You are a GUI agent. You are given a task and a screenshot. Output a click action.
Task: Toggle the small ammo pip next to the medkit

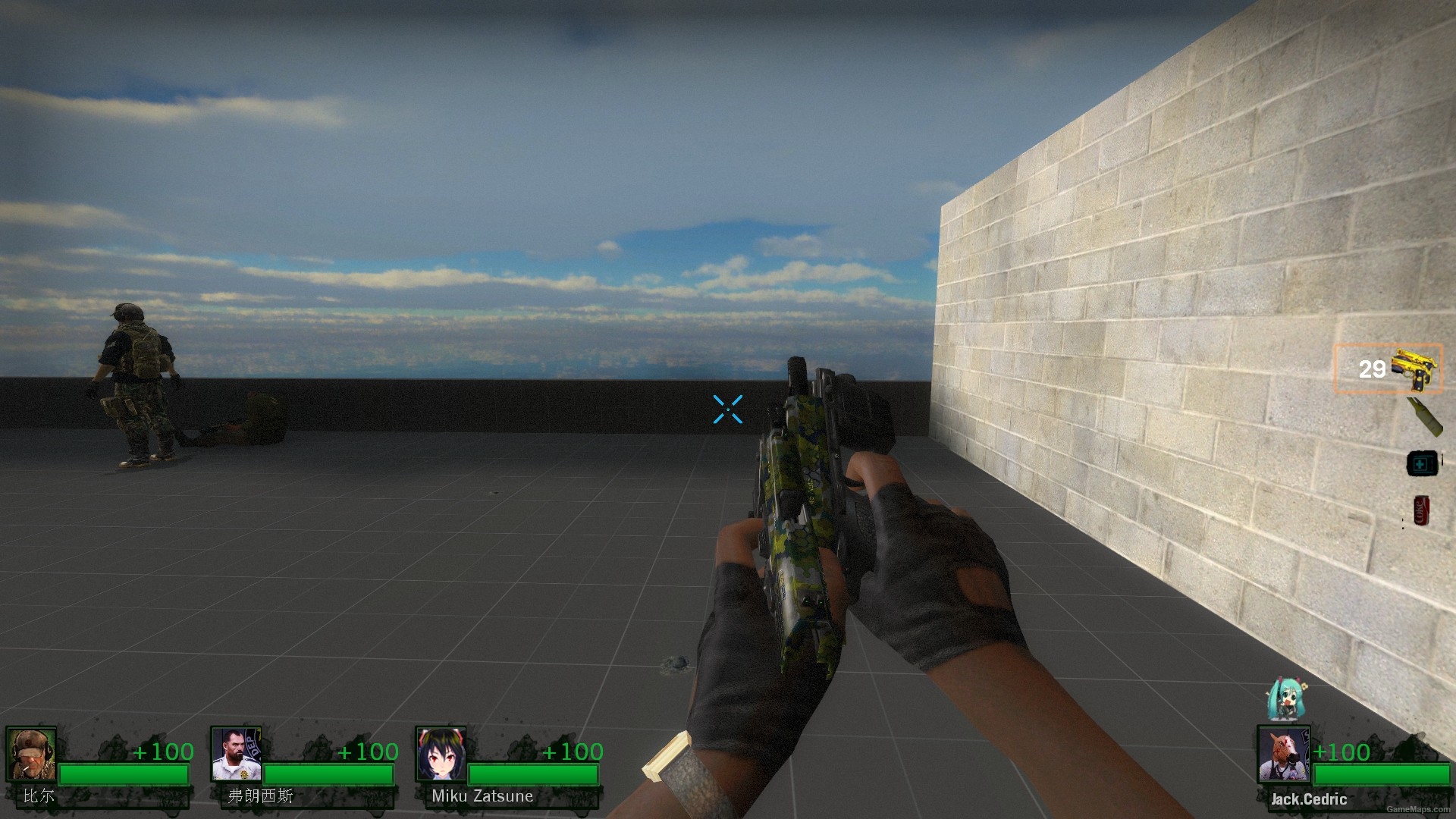[1442, 459]
